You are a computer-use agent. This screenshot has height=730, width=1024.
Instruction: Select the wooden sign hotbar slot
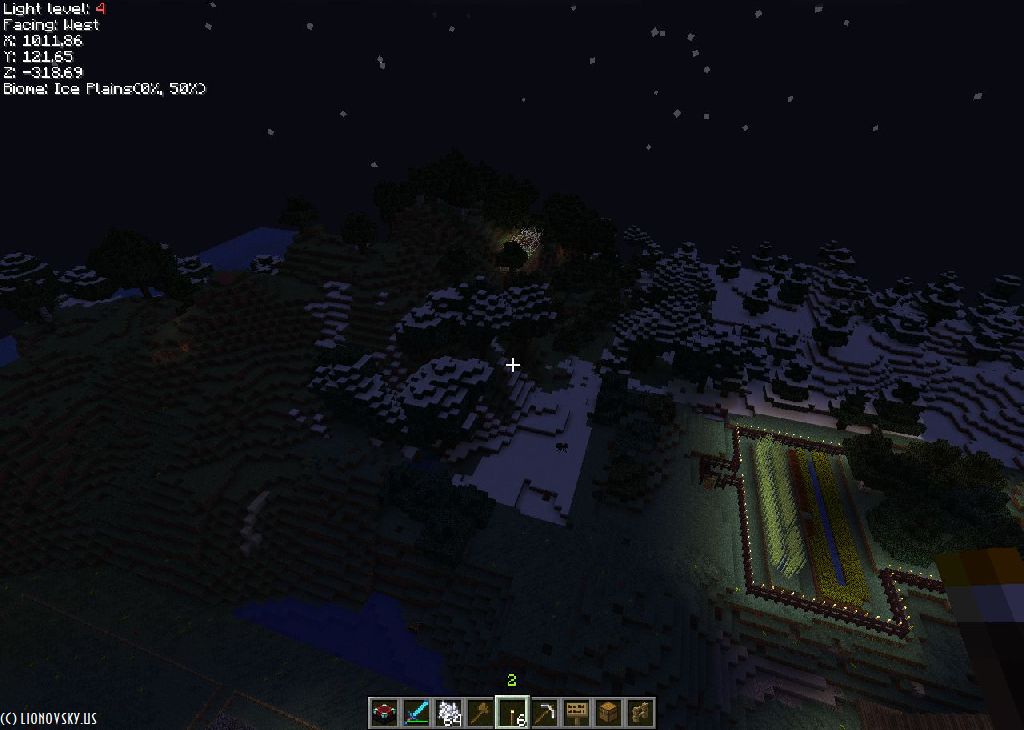point(576,712)
